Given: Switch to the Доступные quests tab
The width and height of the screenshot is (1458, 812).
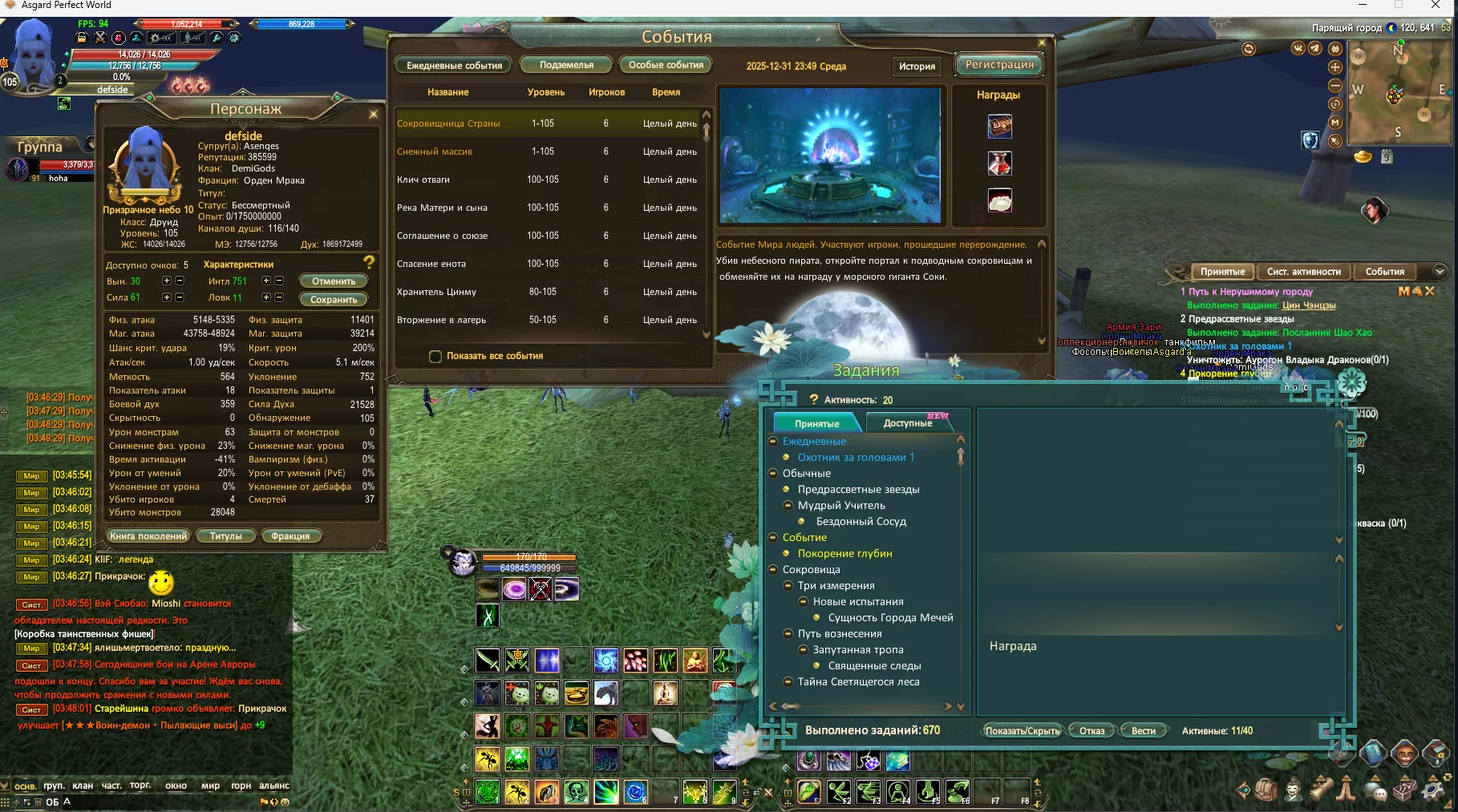Looking at the screenshot, I should (x=907, y=423).
